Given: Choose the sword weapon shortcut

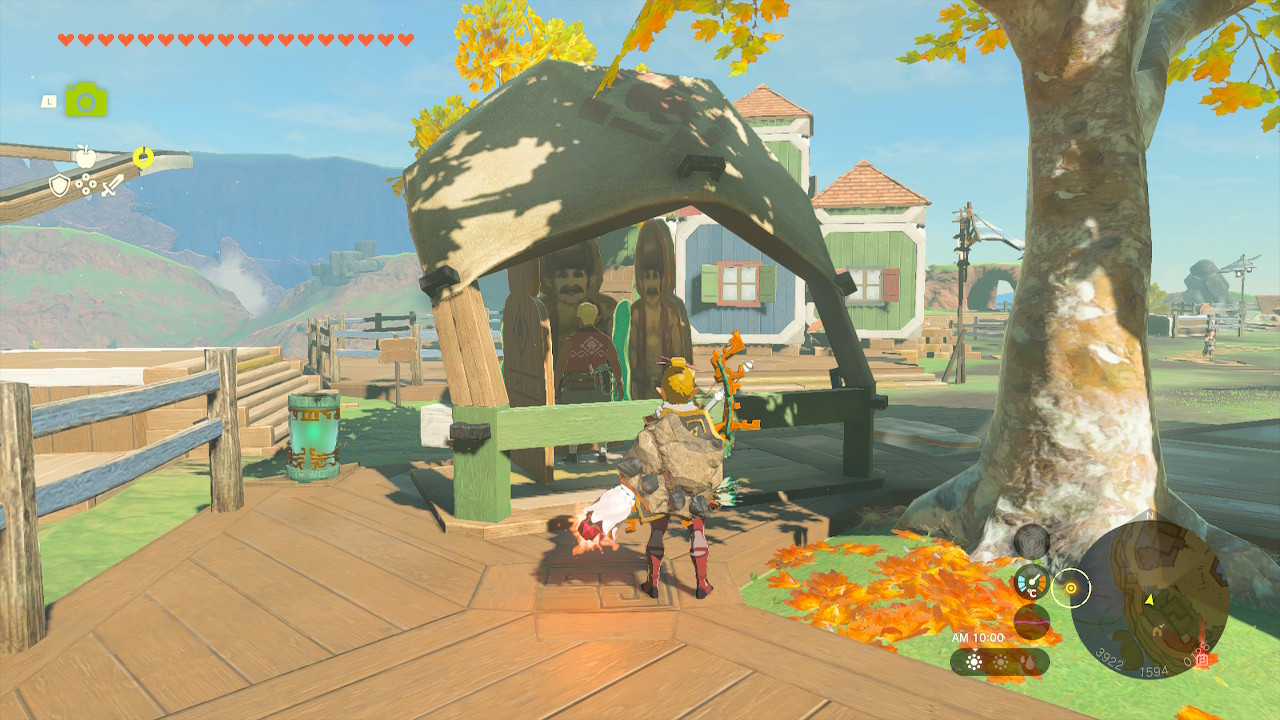Looking at the screenshot, I should (x=112, y=185).
